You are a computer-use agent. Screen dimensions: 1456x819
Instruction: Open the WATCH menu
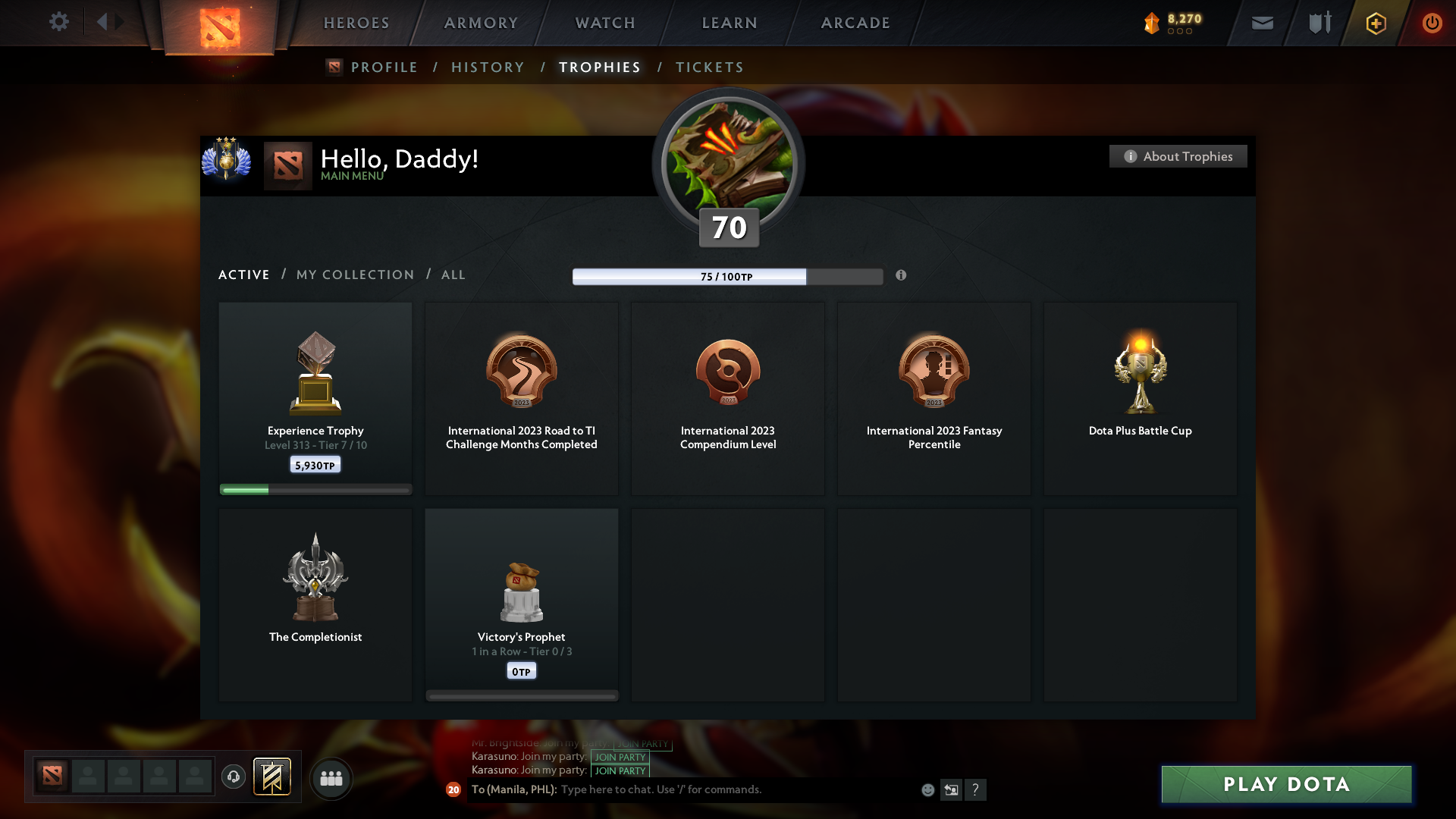point(604,23)
